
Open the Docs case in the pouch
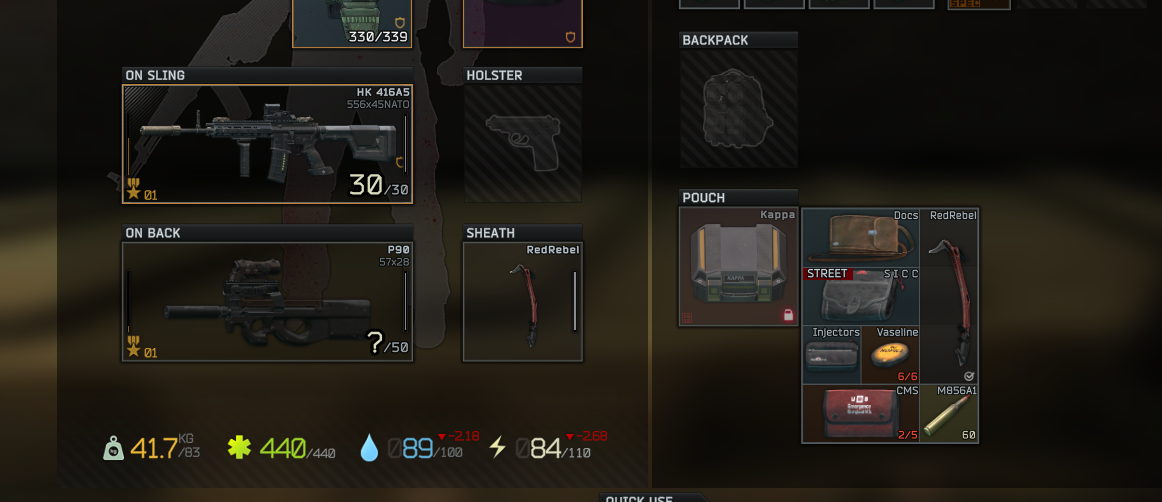pos(860,238)
